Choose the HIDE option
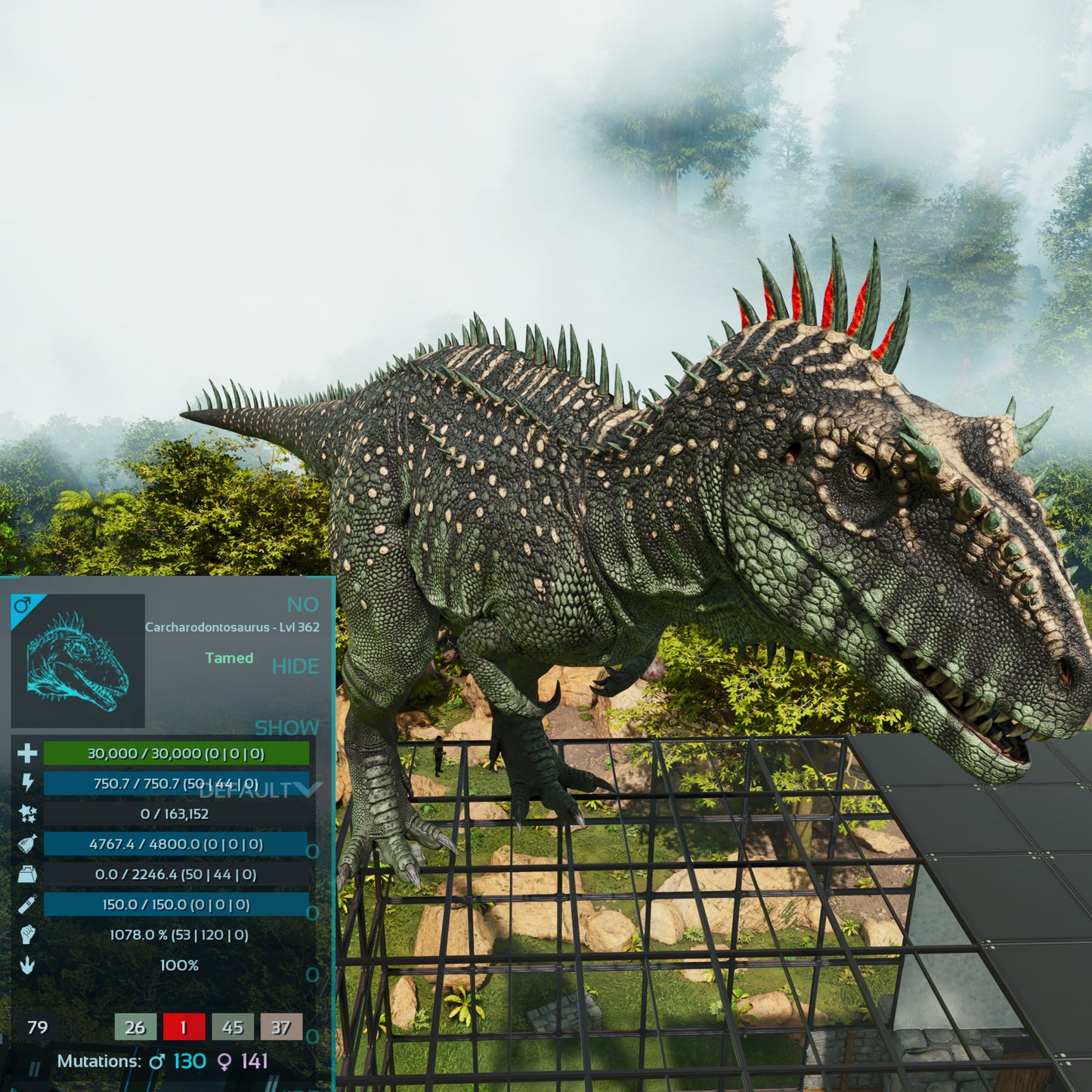Viewport: 1092px width, 1092px height. (295, 666)
